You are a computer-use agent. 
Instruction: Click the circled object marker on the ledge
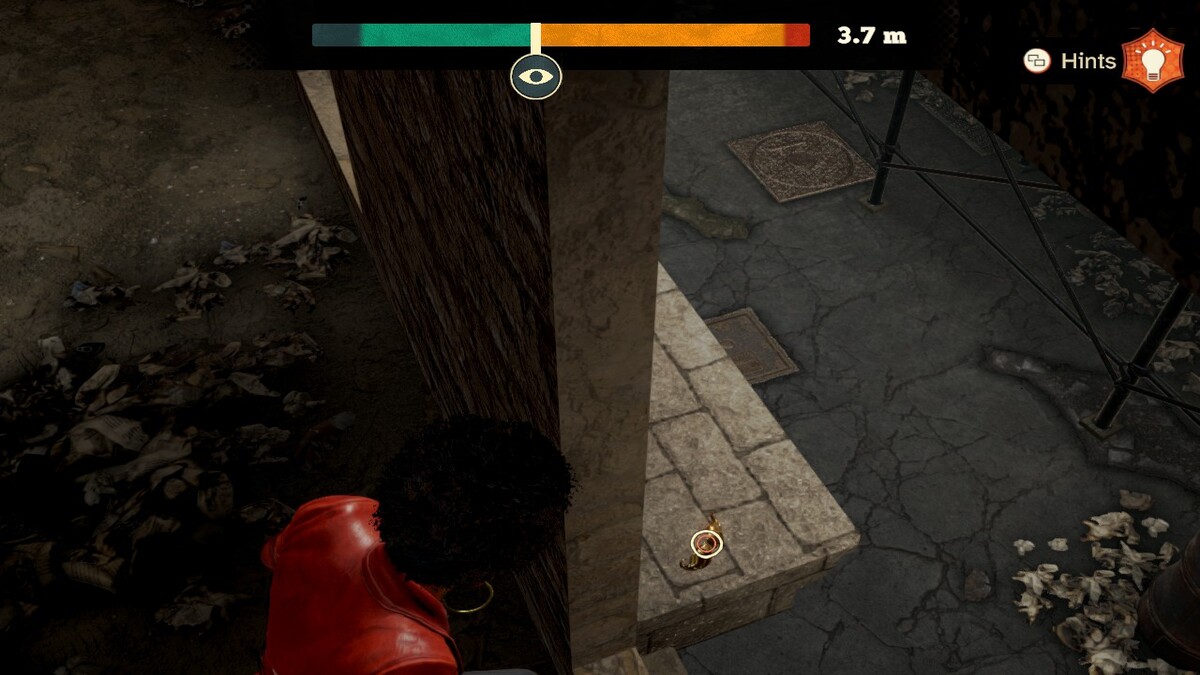[706, 544]
